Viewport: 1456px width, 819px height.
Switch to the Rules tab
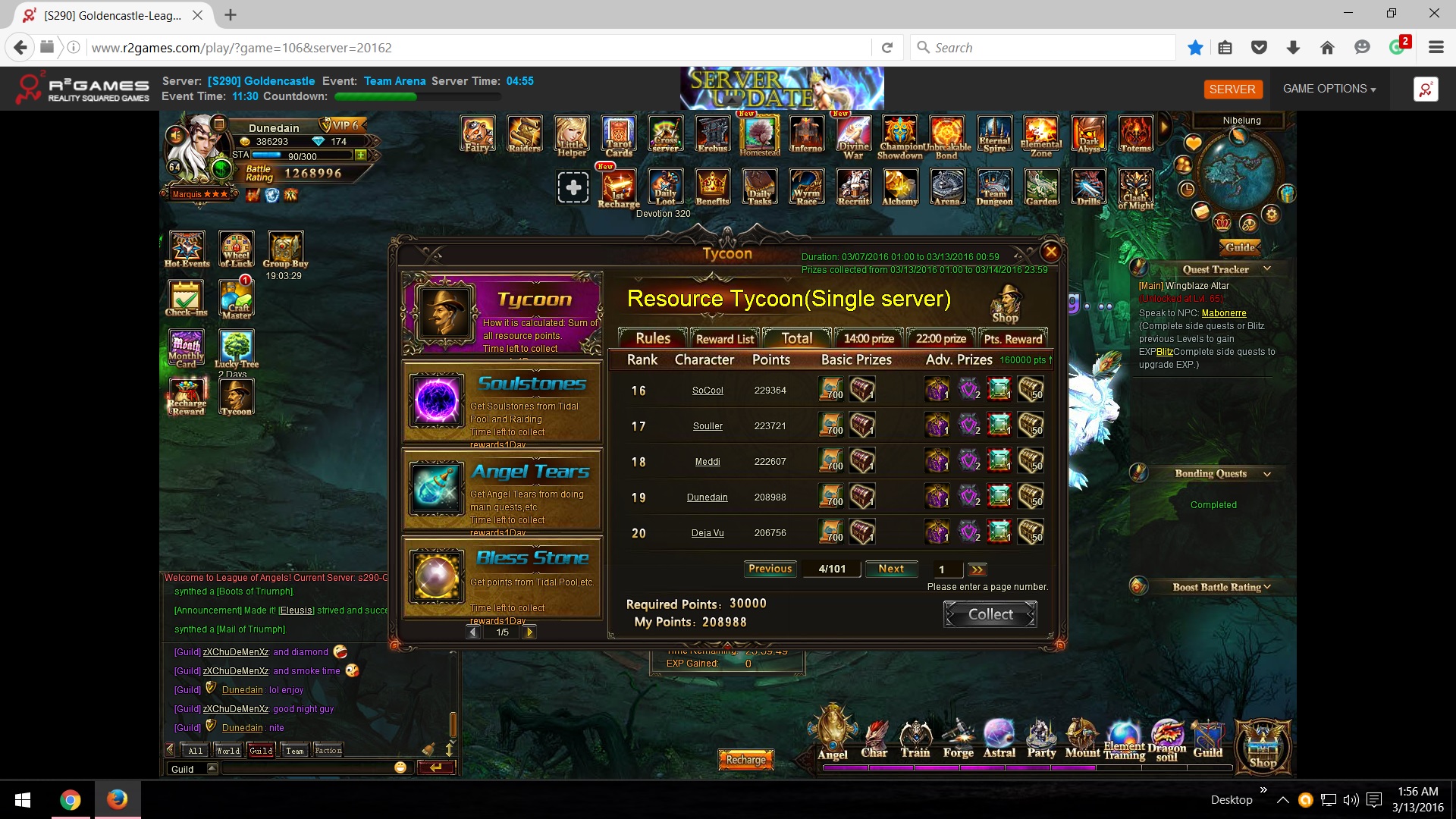(652, 338)
